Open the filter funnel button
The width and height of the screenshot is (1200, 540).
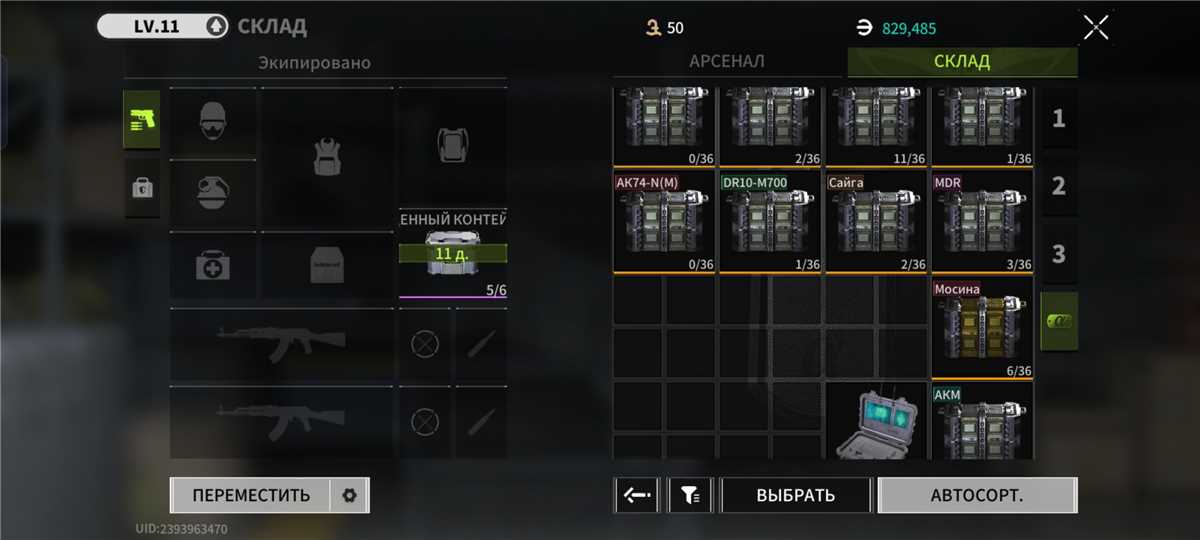click(x=690, y=495)
